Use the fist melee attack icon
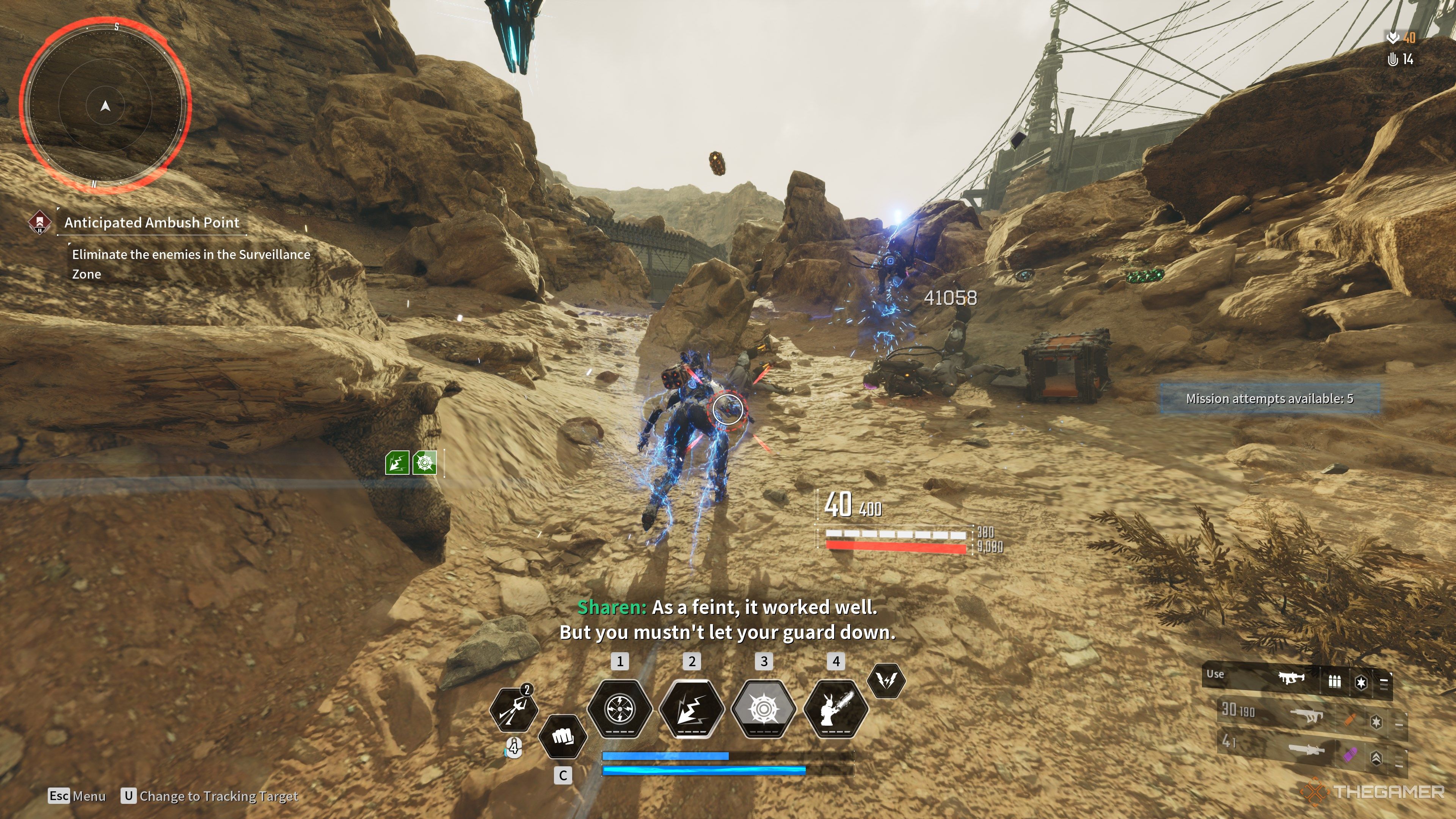Screen dimensions: 1456x819 pyautogui.click(x=562, y=736)
